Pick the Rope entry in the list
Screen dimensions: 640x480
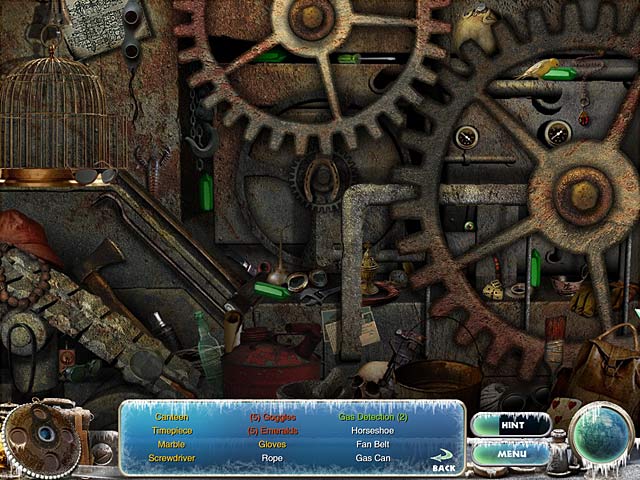tap(271, 458)
